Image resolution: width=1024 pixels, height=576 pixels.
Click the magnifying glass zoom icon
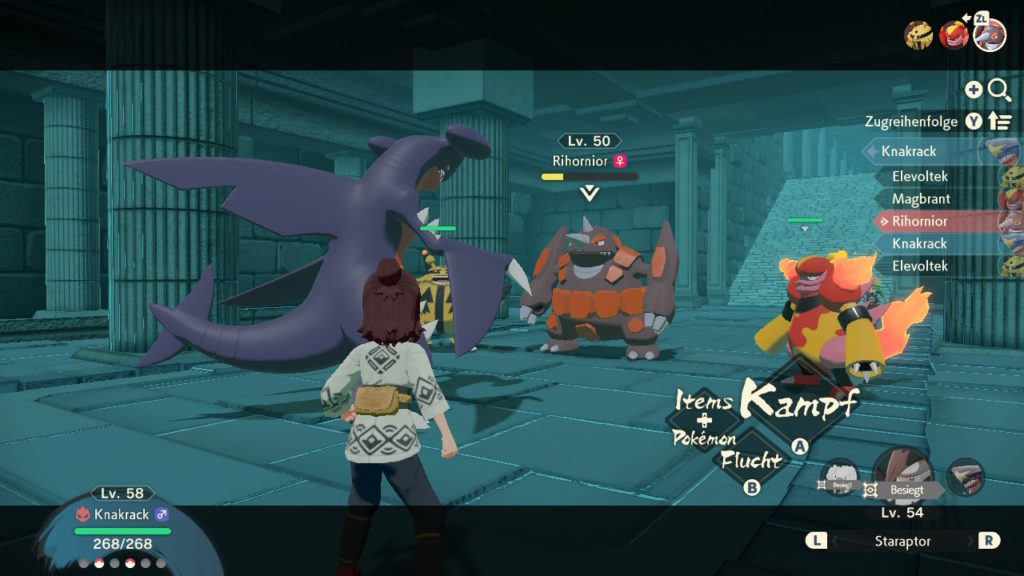click(999, 90)
